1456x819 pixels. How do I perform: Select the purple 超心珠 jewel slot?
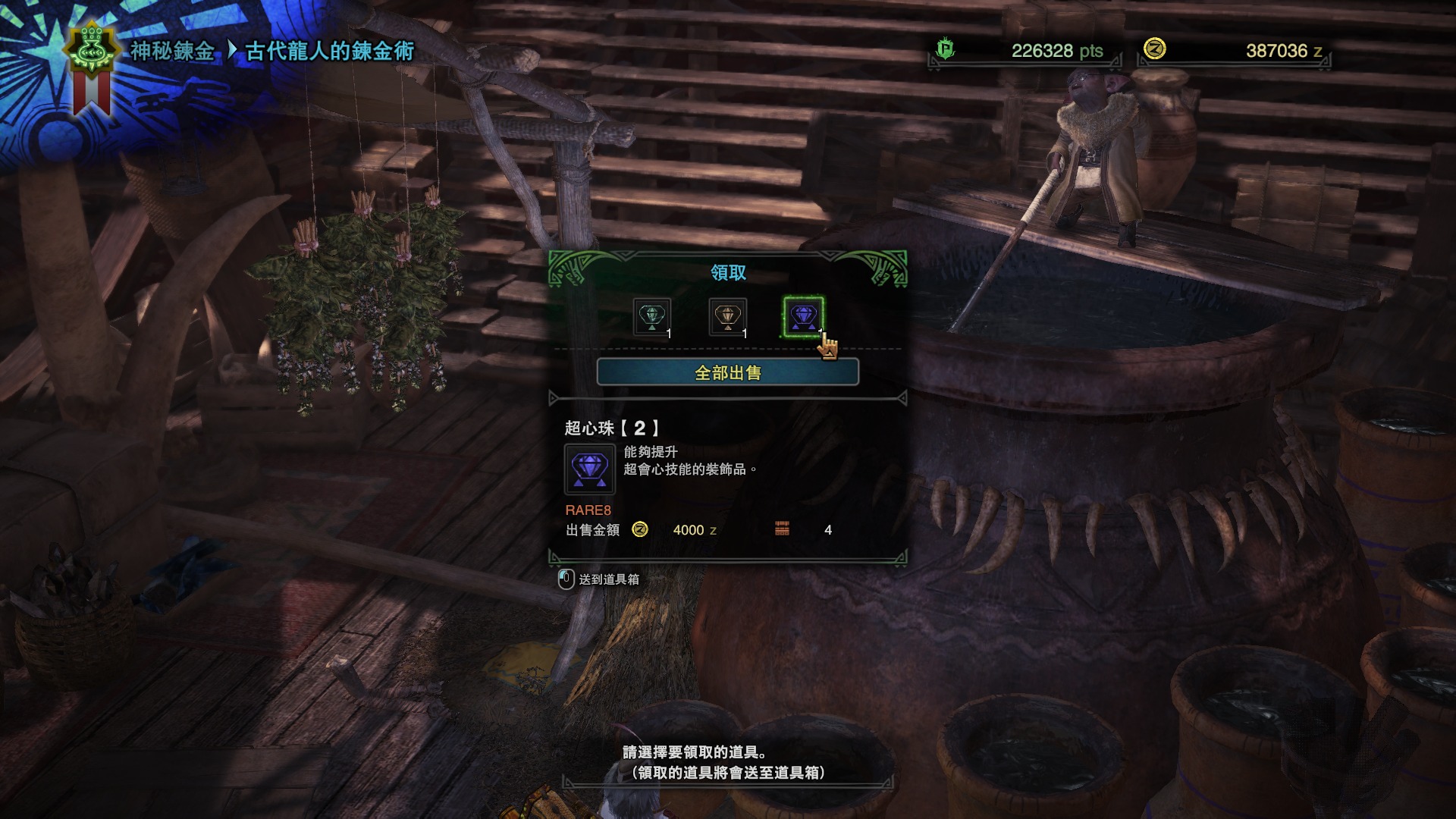click(803, 317)
